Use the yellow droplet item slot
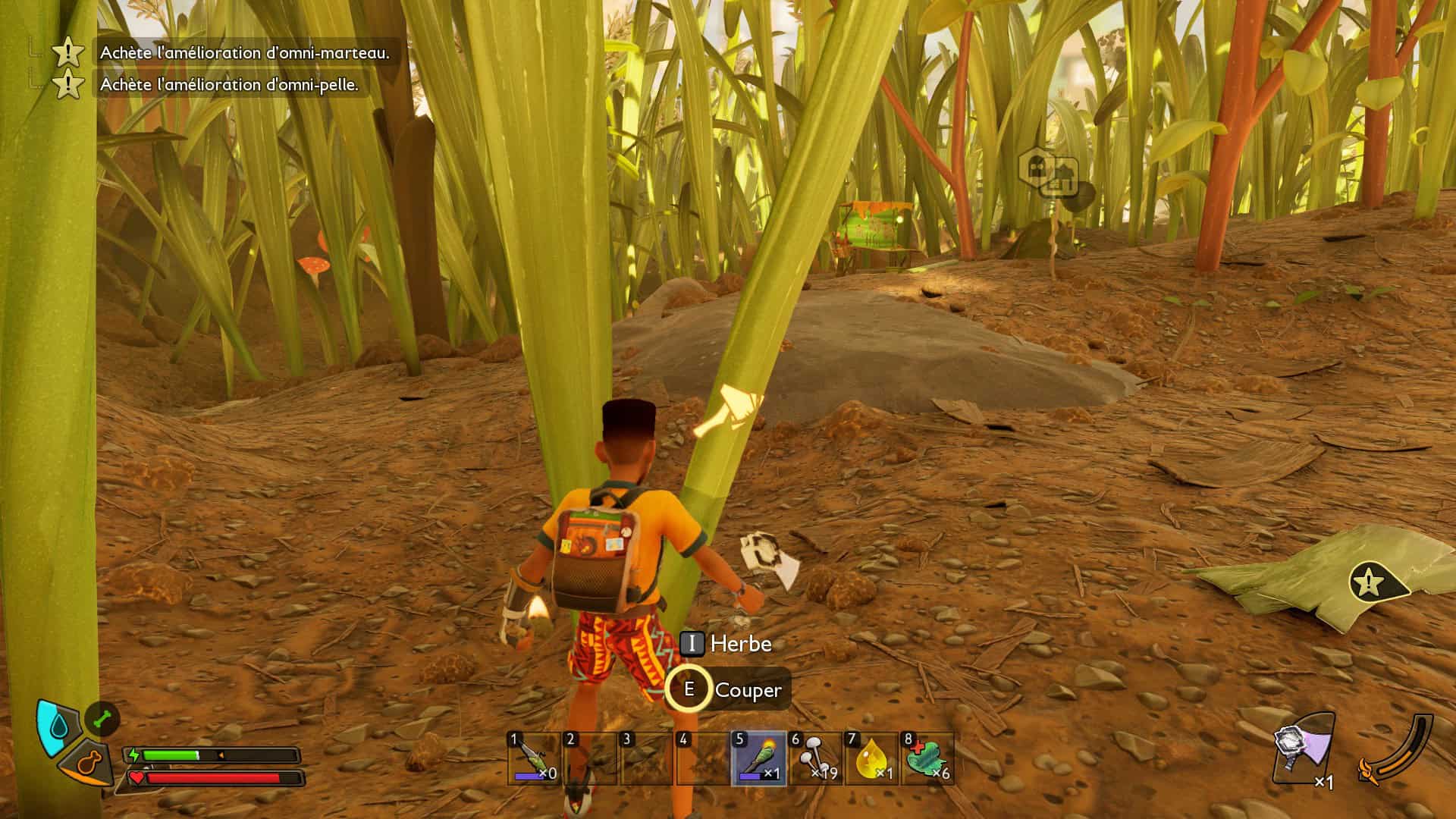This screenshot has height=819, width=1456. click(871, 758)
